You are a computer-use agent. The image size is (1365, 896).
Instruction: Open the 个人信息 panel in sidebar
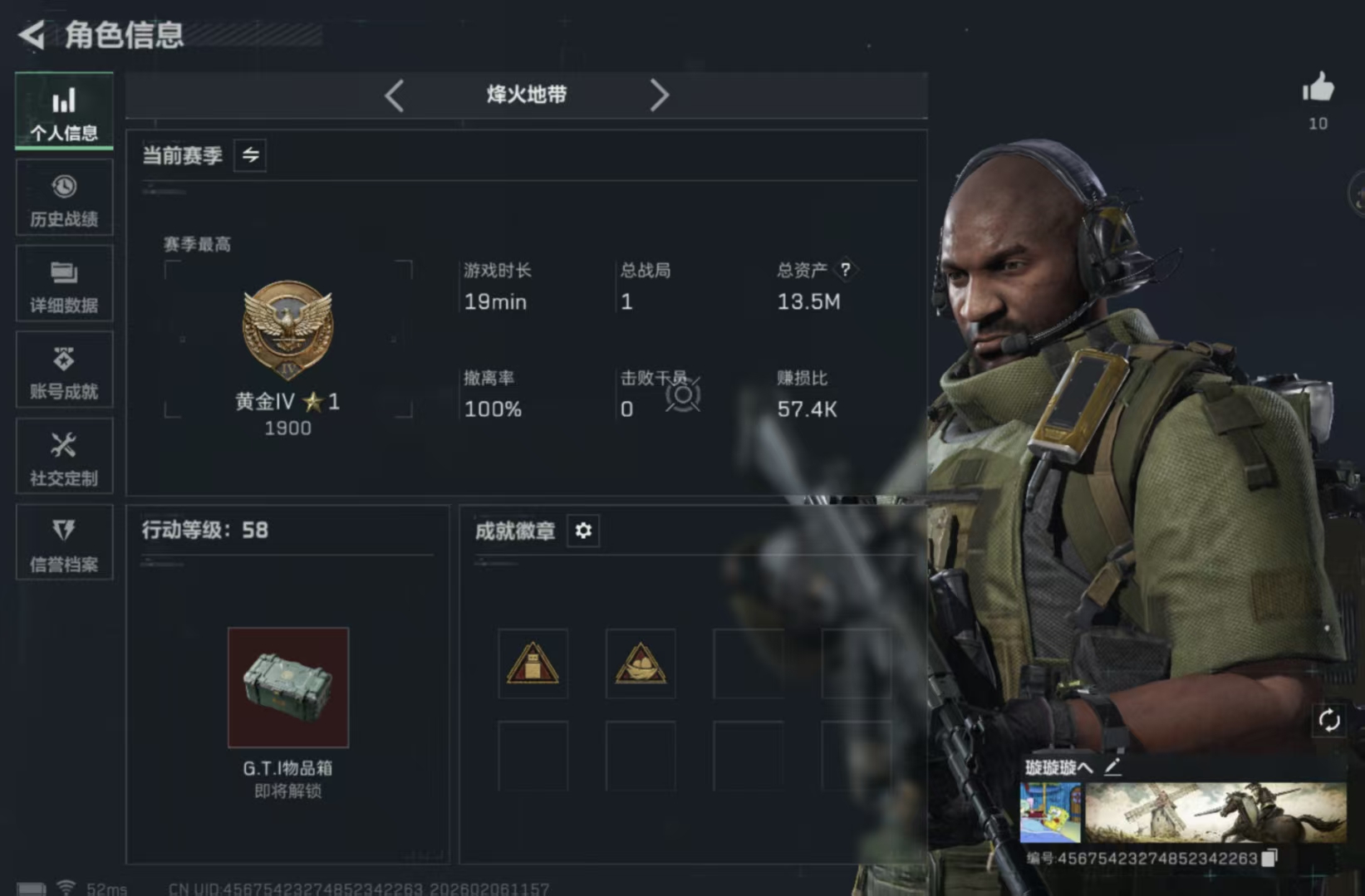click(x=64, y=111)
